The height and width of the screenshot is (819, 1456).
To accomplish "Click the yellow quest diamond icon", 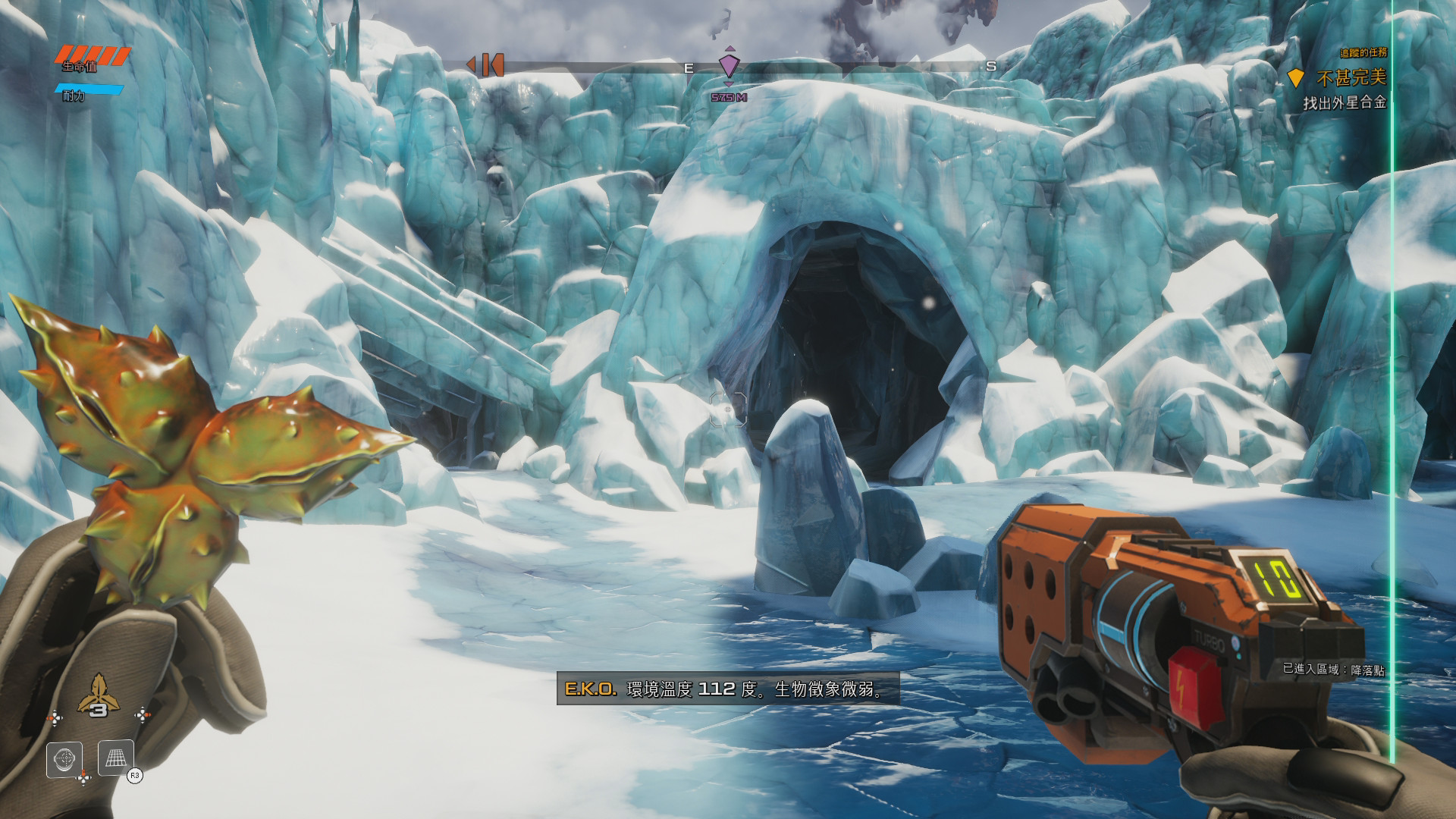I will coord(1295,77).
